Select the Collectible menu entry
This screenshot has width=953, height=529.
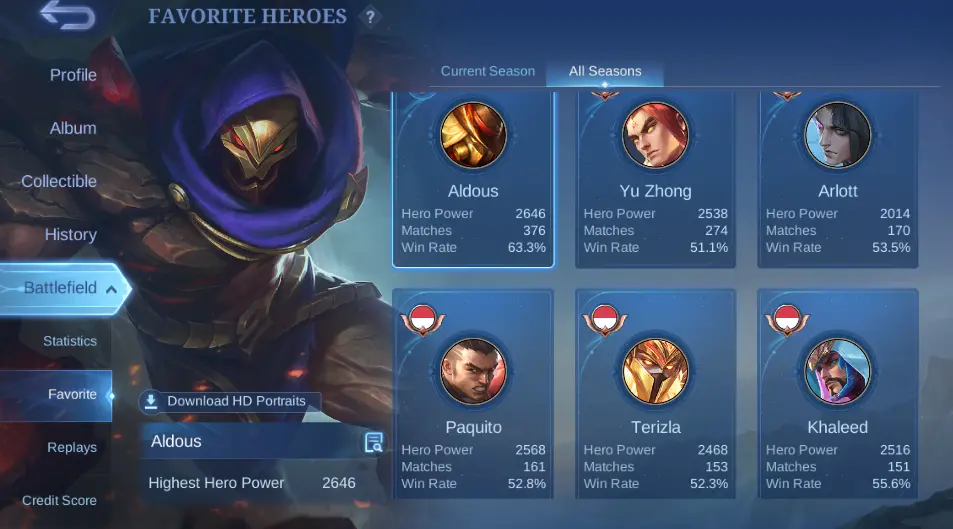tap(59, 181)
